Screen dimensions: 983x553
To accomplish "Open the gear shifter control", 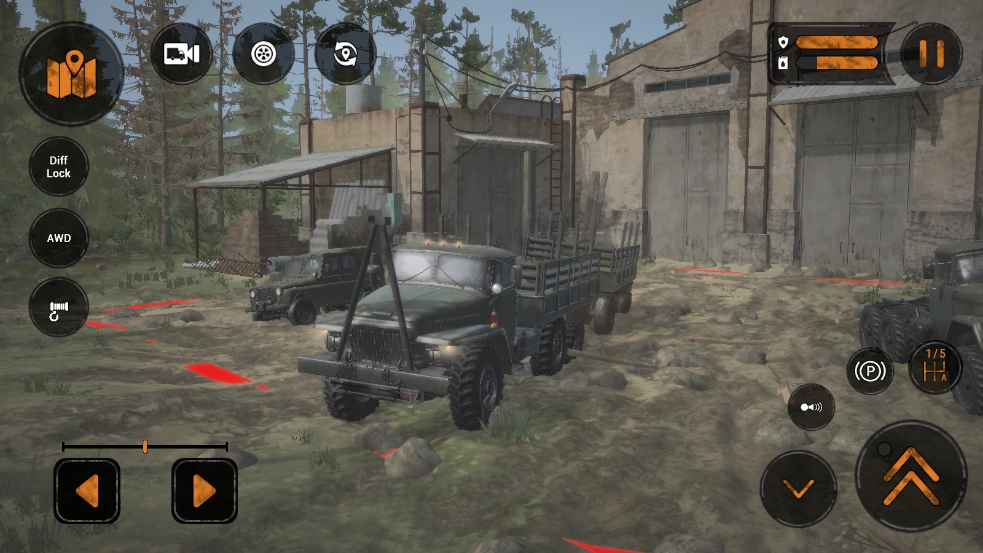I will pos(935,368).
